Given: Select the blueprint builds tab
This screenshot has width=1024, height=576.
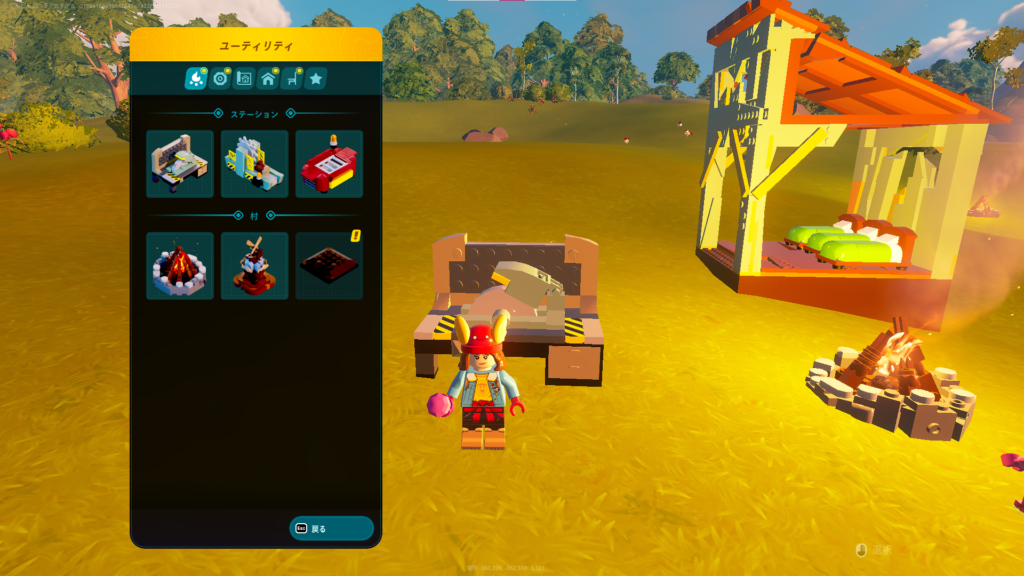Looking at the screenshot, I should [244, 78].
